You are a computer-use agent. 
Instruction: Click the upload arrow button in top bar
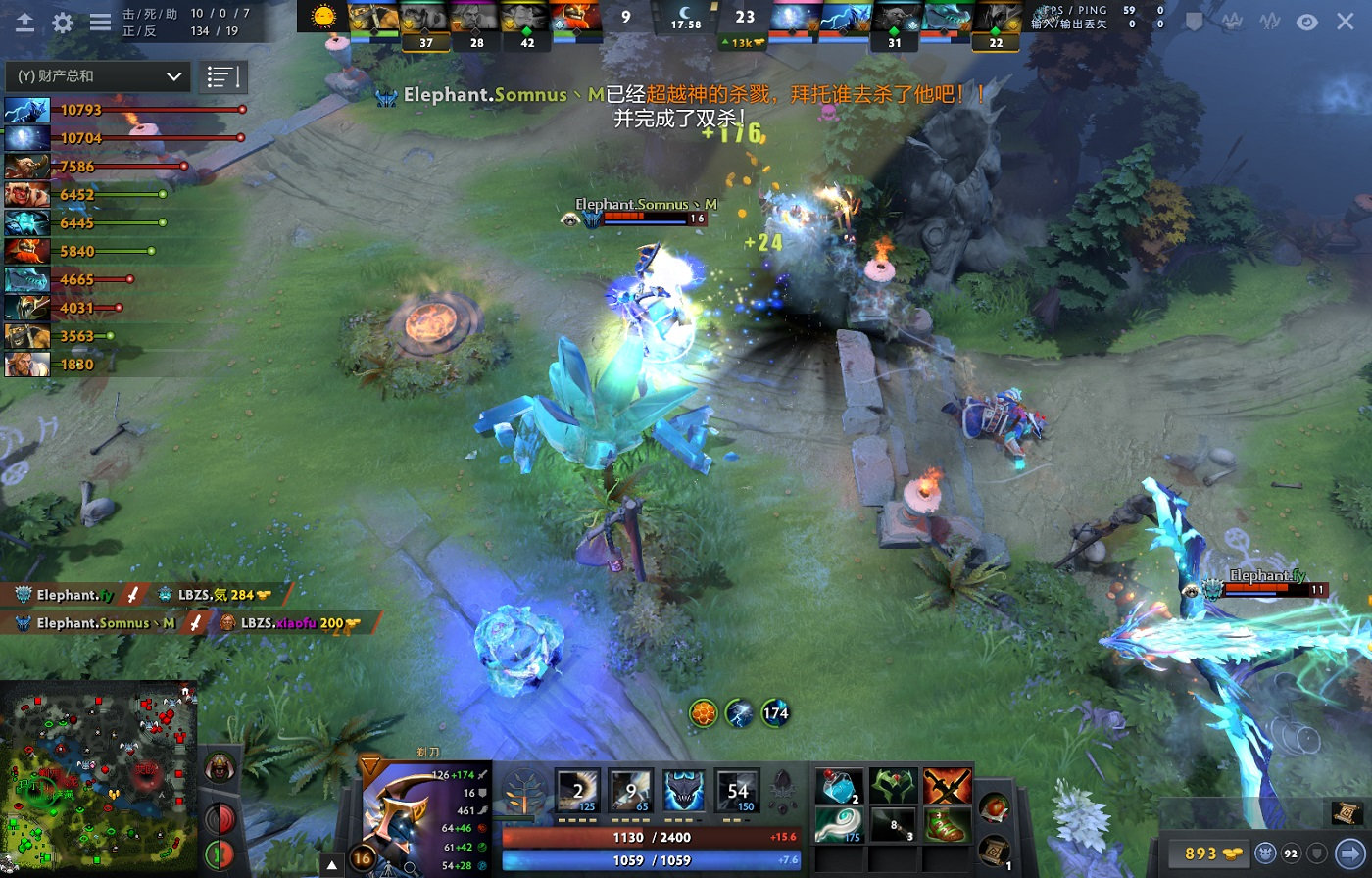pos(25,23)
